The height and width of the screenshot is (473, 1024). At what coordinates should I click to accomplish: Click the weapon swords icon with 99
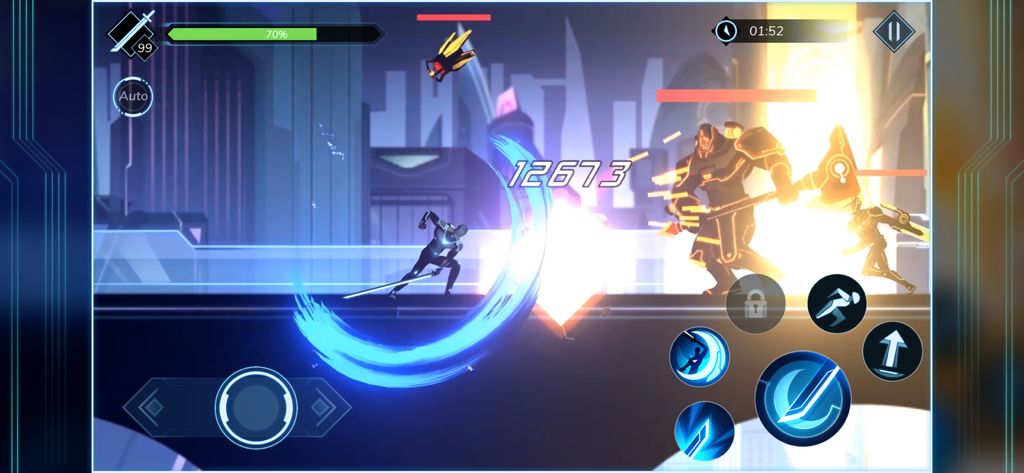click(x=134, y=34)
